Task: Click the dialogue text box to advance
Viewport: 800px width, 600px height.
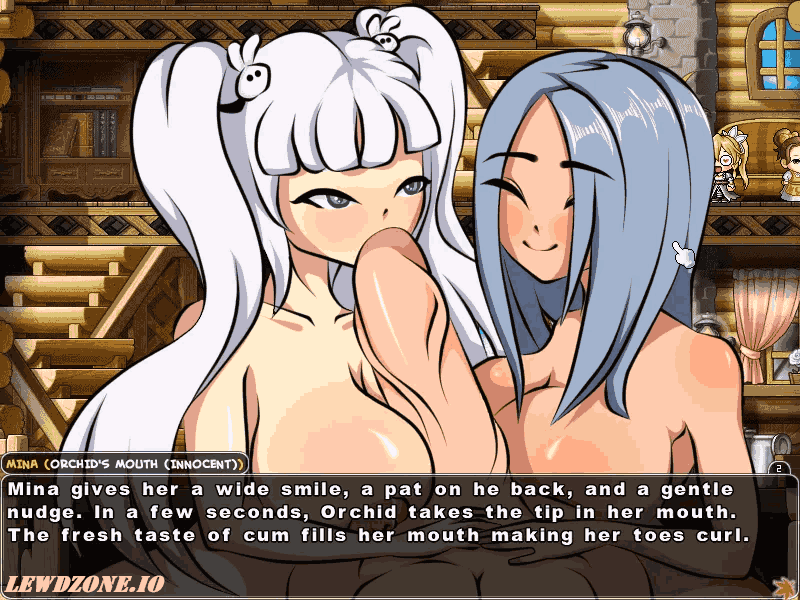Action: click(x=400, y=520)
